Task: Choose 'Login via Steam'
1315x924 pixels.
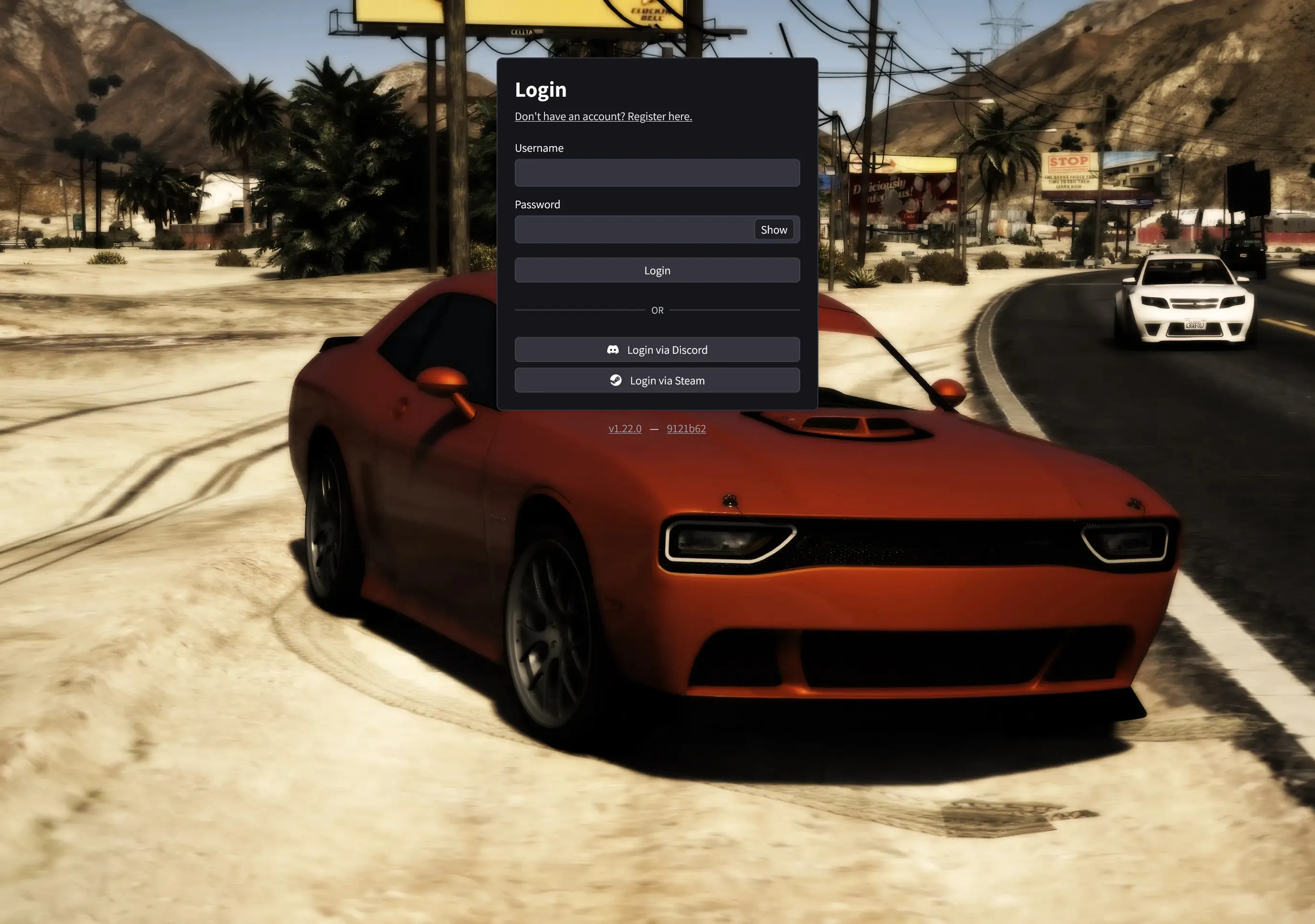Action: (x=657, y=380)
